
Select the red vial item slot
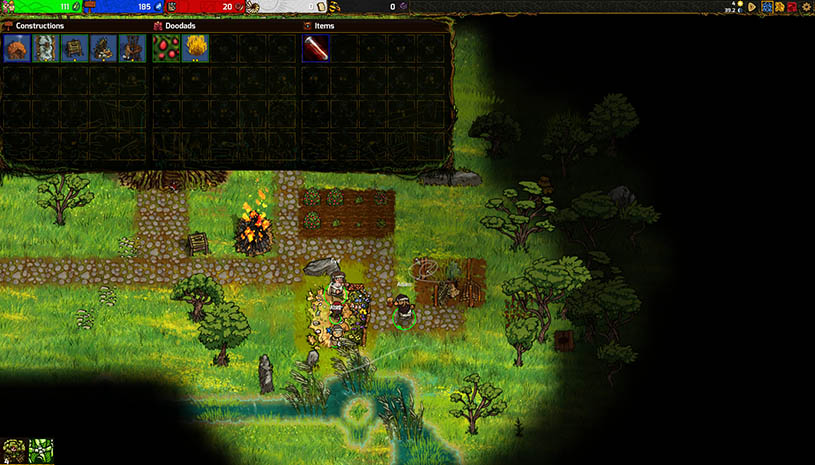316,48
